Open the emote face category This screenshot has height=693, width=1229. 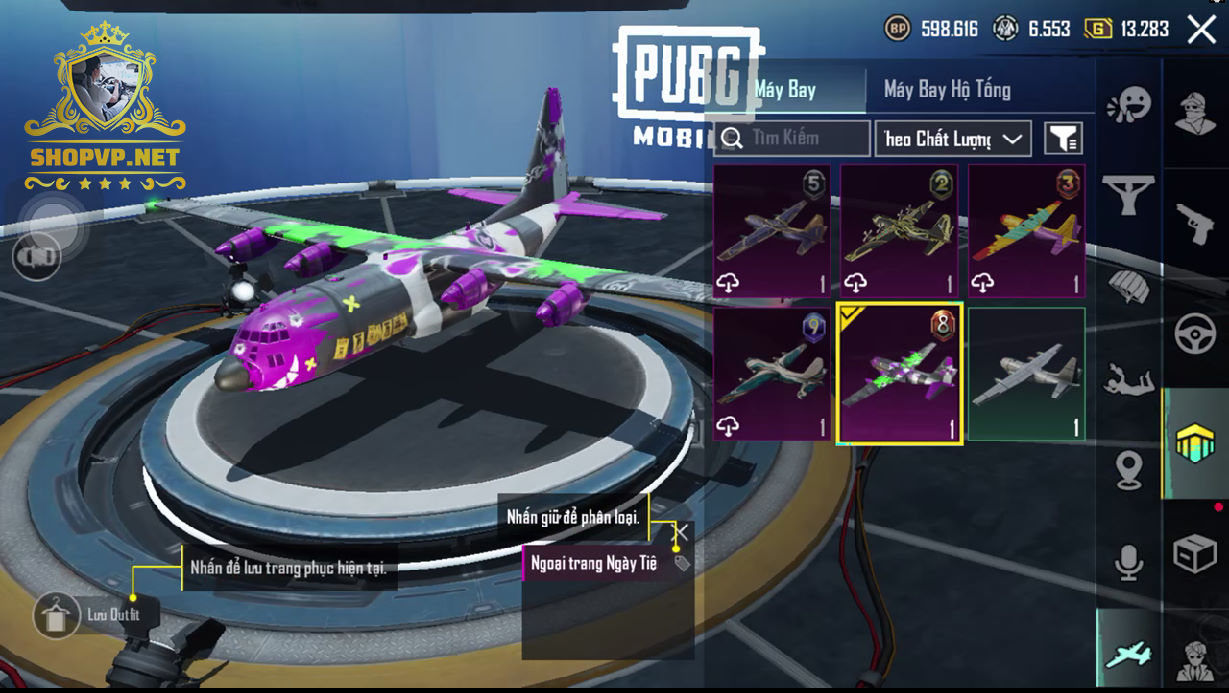click(1128, 105)
